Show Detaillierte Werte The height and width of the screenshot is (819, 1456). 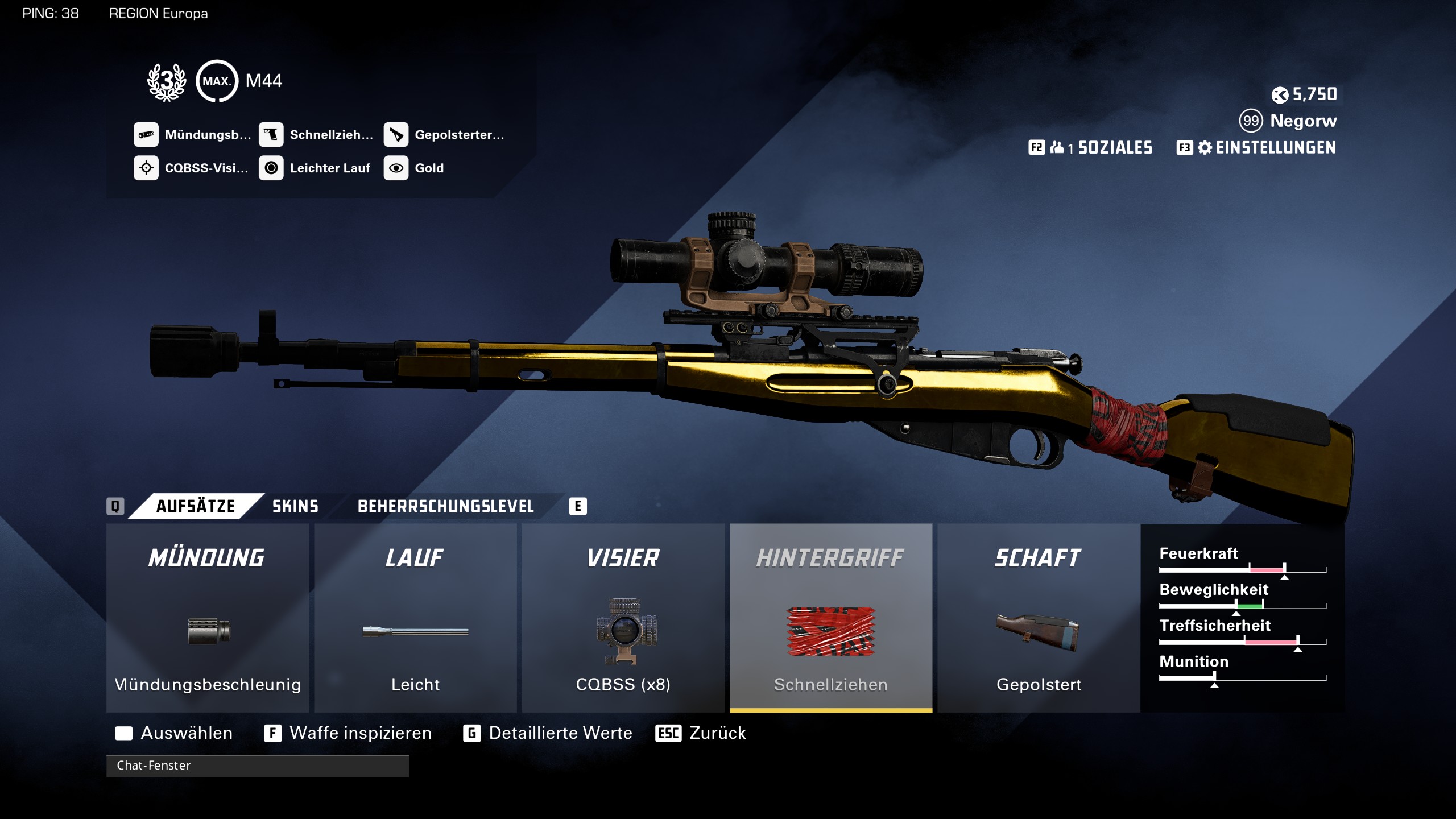(560, 733)
